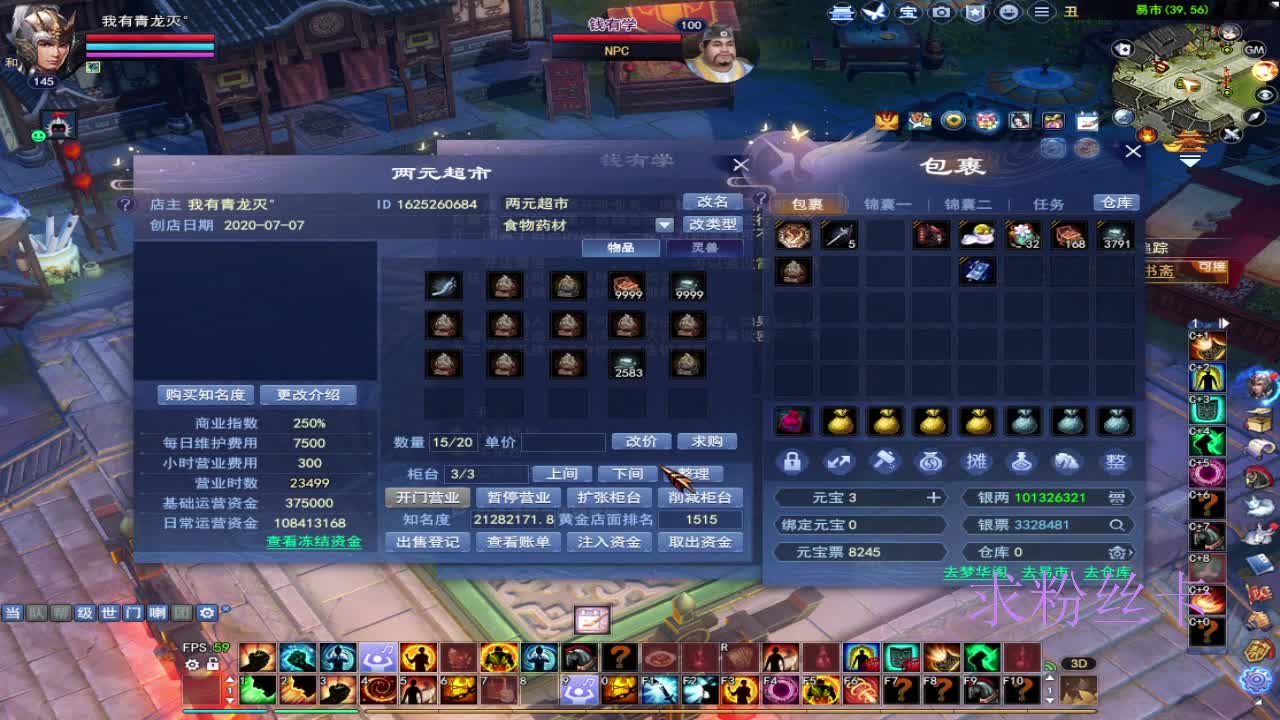Open the 食物药材 category dropdown

[x=663, y=224]
